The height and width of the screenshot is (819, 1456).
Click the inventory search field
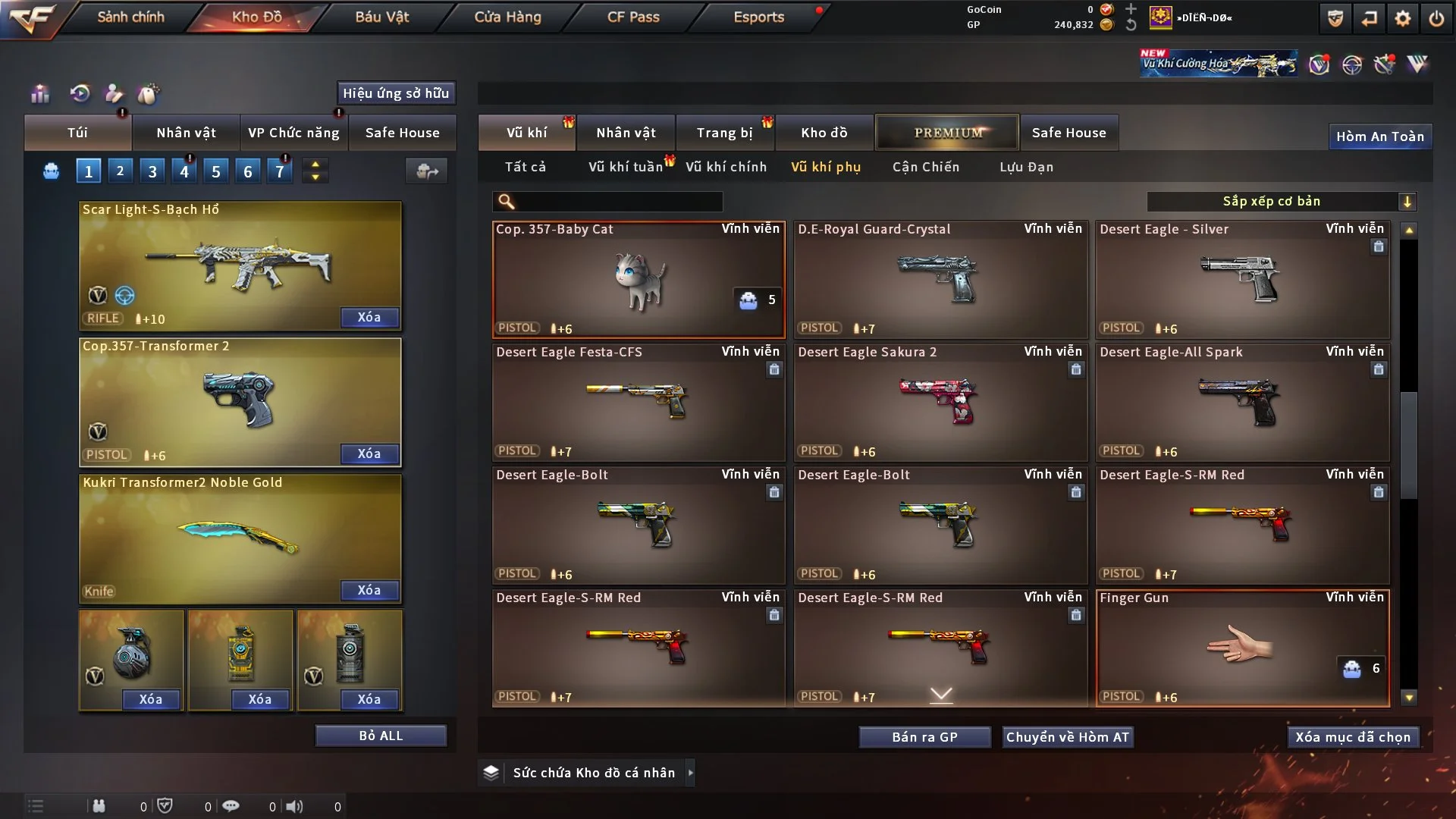618,201
